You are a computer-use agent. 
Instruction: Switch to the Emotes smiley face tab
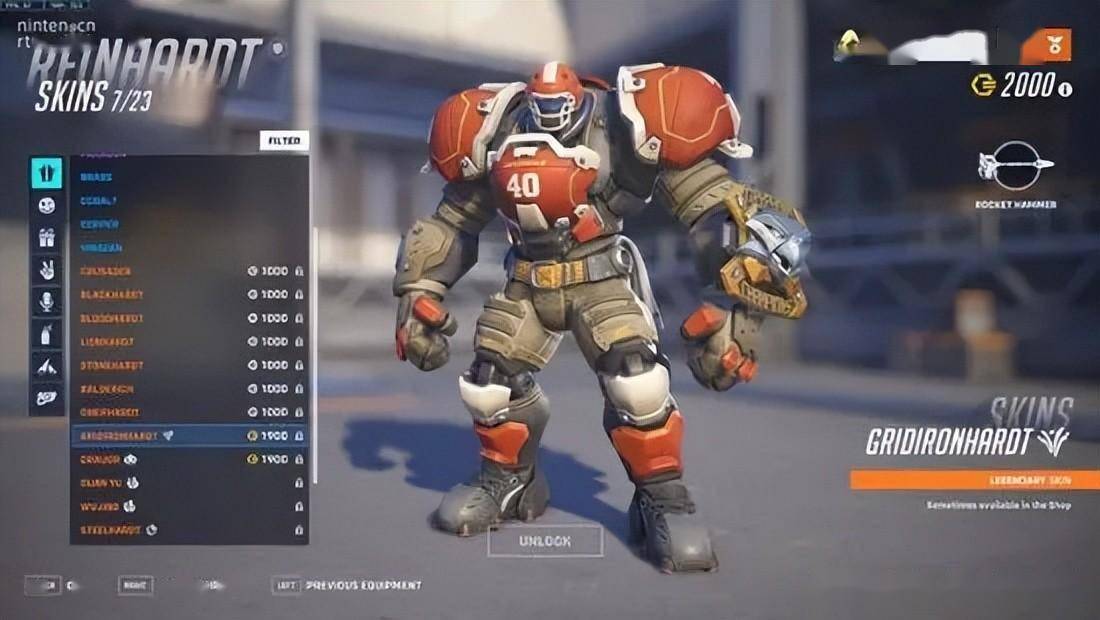[46, 205]
